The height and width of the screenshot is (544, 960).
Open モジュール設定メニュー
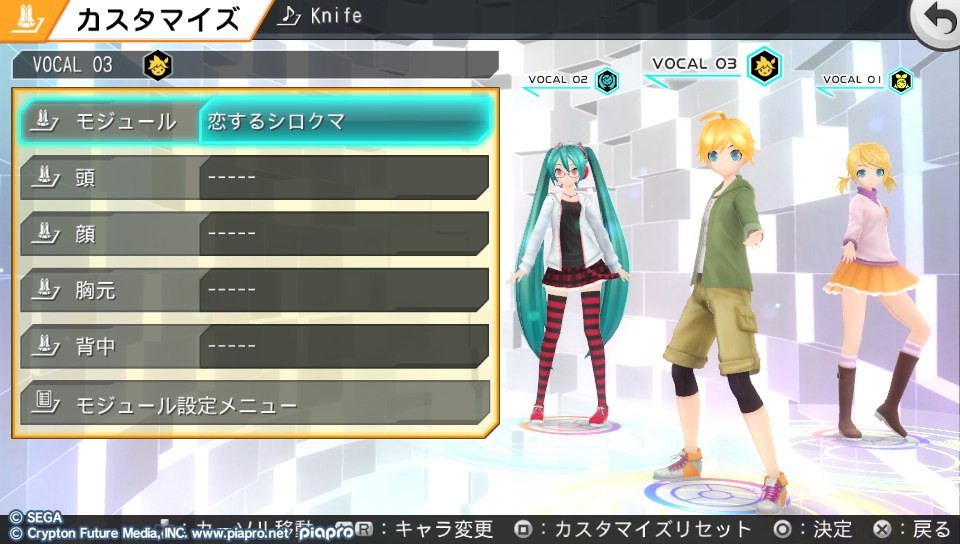pos(254,404)
